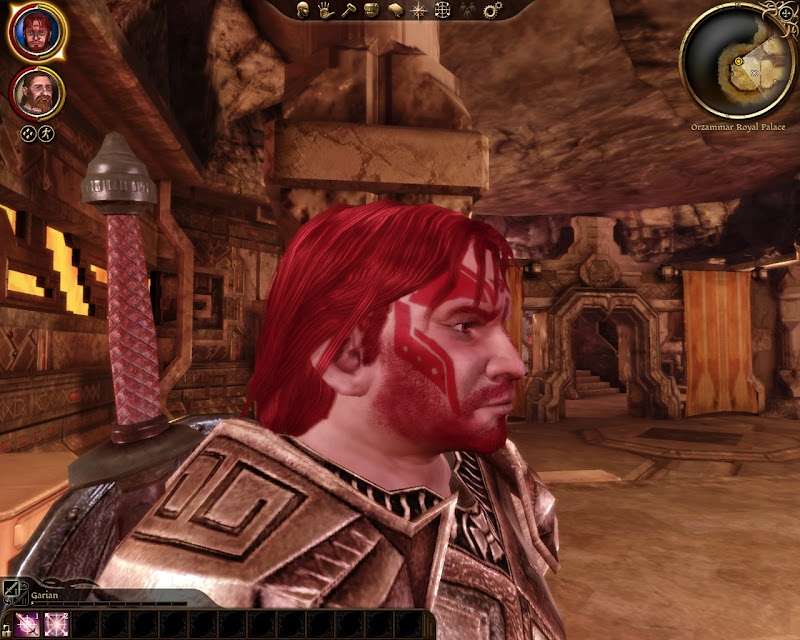
Task: Activate the first quickbar sword ability
Action: pyautogui.click(x=27, y=624)
